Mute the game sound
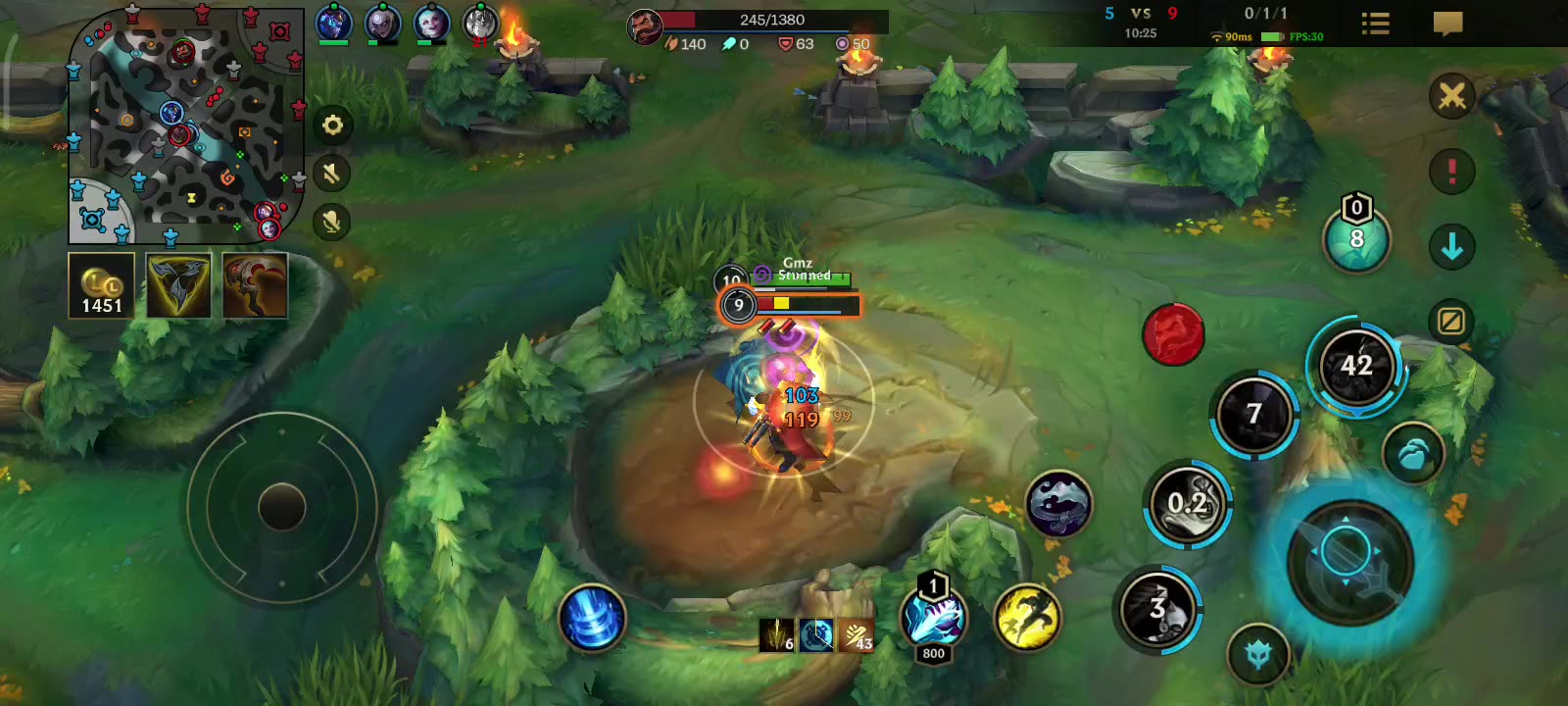Screen dimensions: 1568x706 tap(333, 174)
